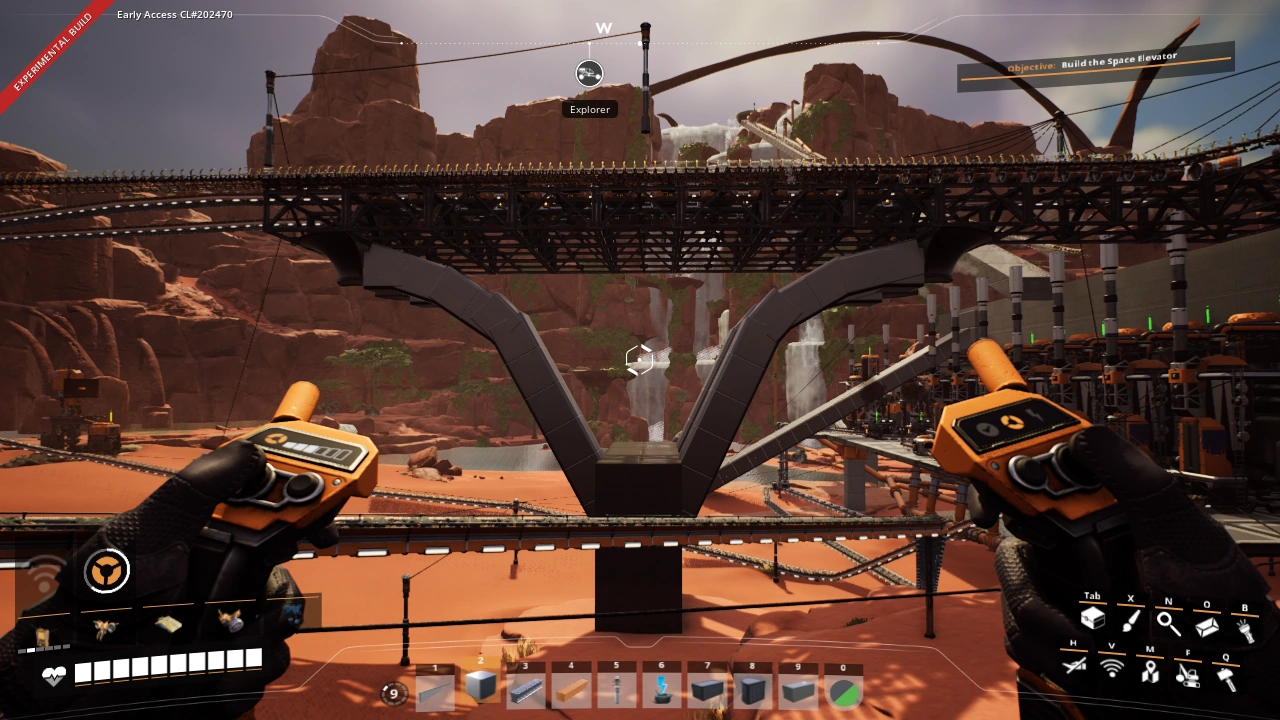Click the circular hotbar number 9 indicator
Screen dimensions: 1280x720
(394, 693)
